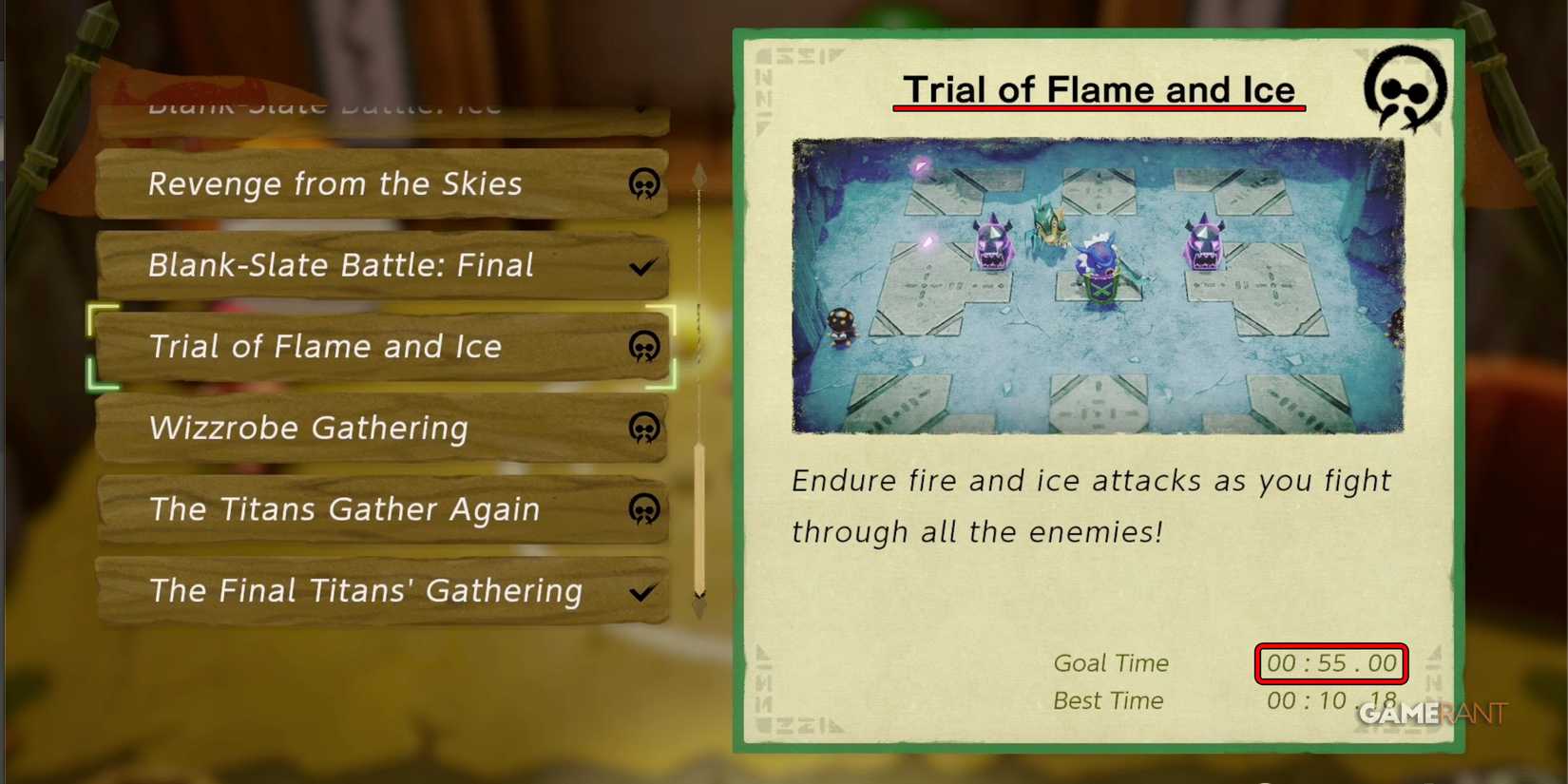The image size is (1568, 784).
Task: Click the skull icon next to Wizzrobe Gathering
Action: click(644, 429)
